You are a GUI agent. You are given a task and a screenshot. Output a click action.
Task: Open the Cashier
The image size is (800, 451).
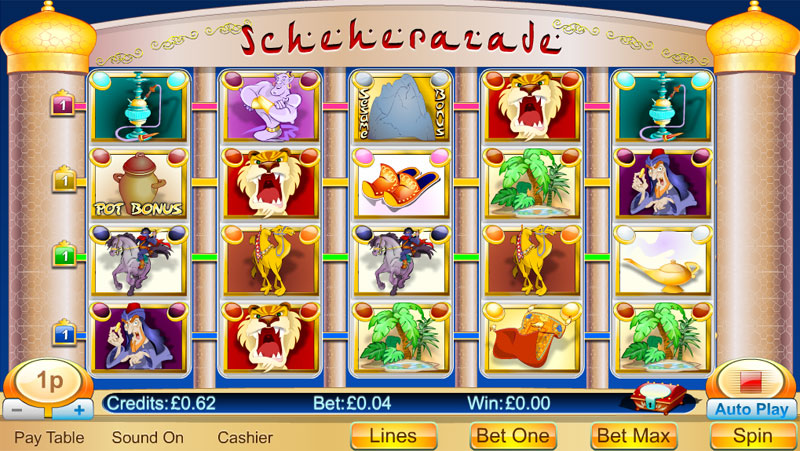coord(245,437)
